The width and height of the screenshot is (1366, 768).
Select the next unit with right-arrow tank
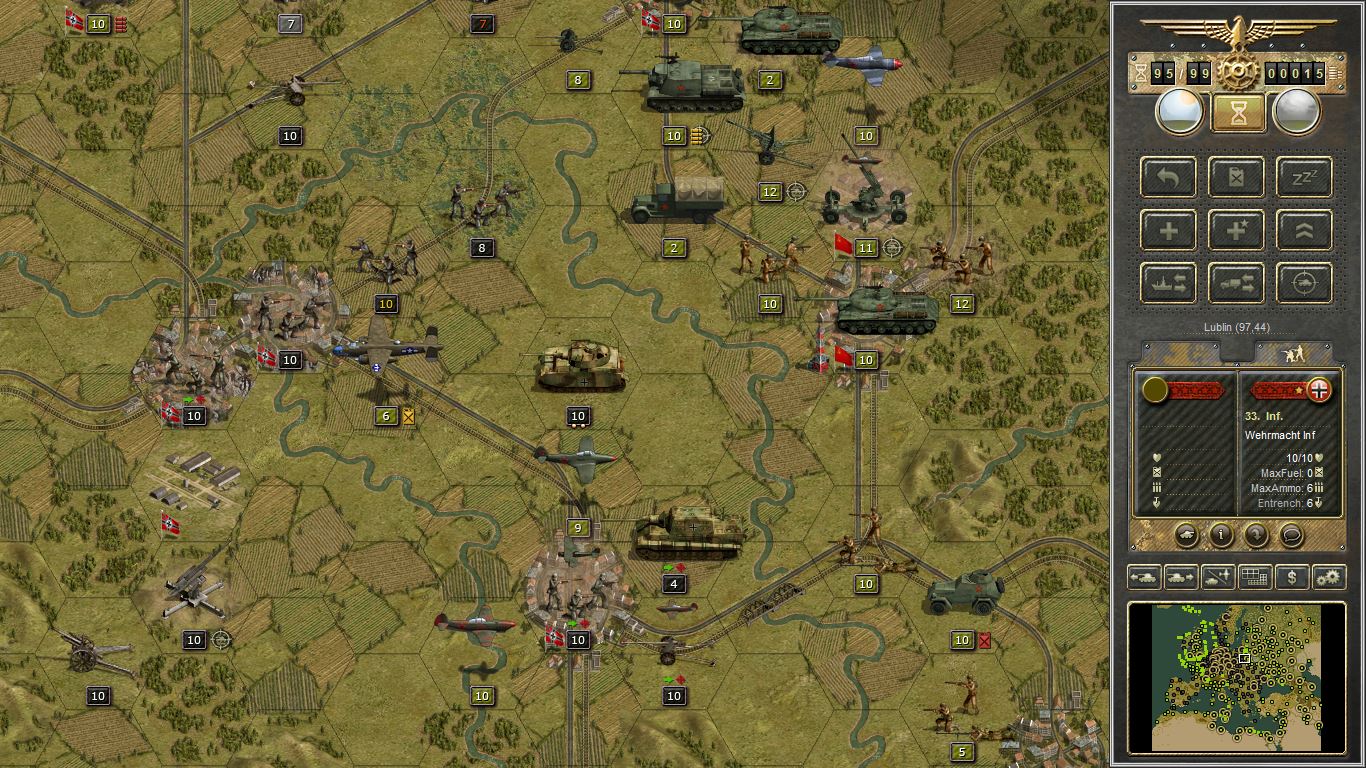tap(1180, 577)
